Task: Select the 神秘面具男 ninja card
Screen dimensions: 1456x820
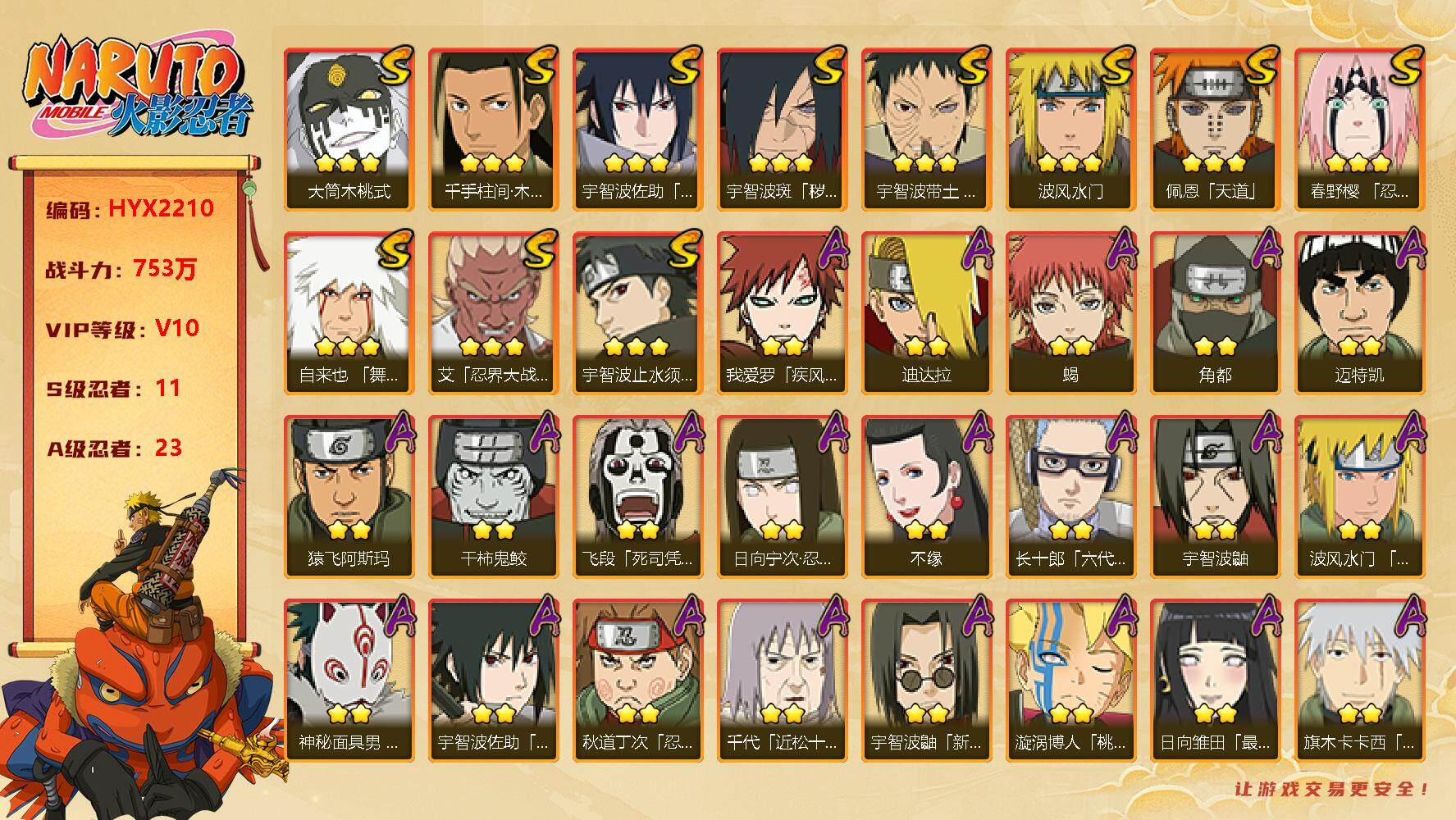Action: 349,680
